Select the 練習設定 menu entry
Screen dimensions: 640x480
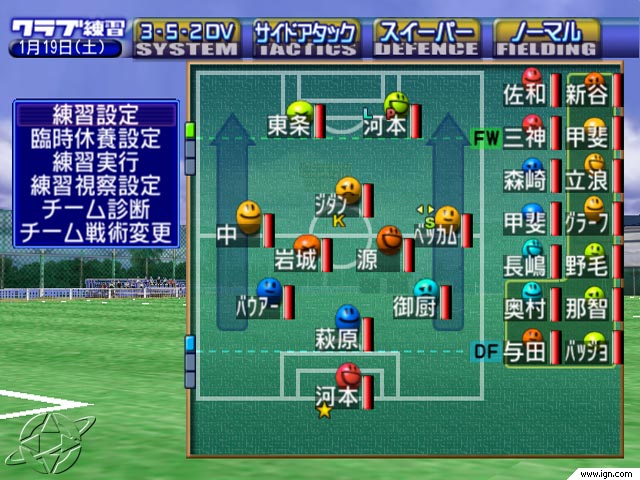[x=96, y=115]
